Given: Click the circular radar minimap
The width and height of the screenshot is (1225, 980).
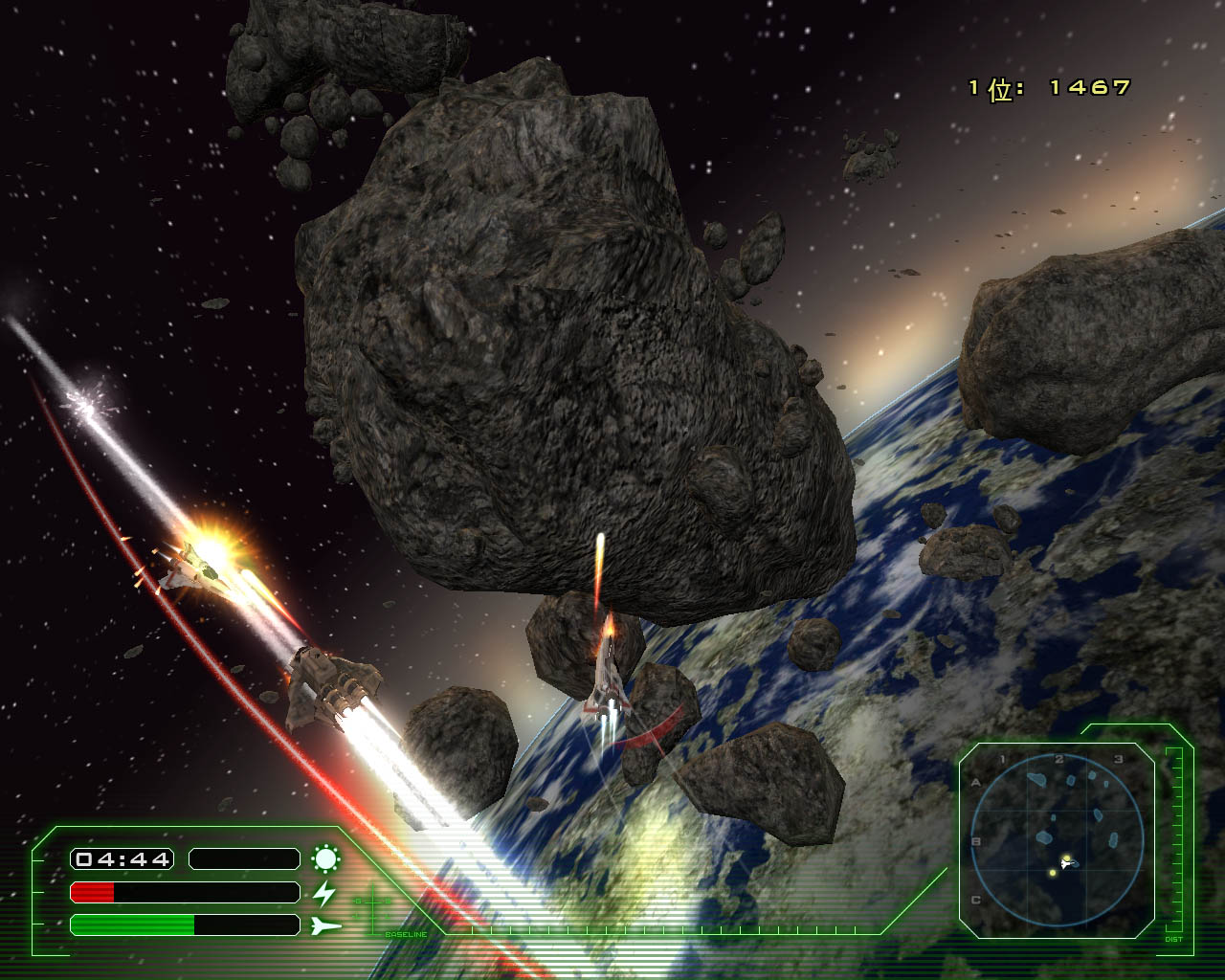Looking at the screenshot, I should tap(1057, 840).
